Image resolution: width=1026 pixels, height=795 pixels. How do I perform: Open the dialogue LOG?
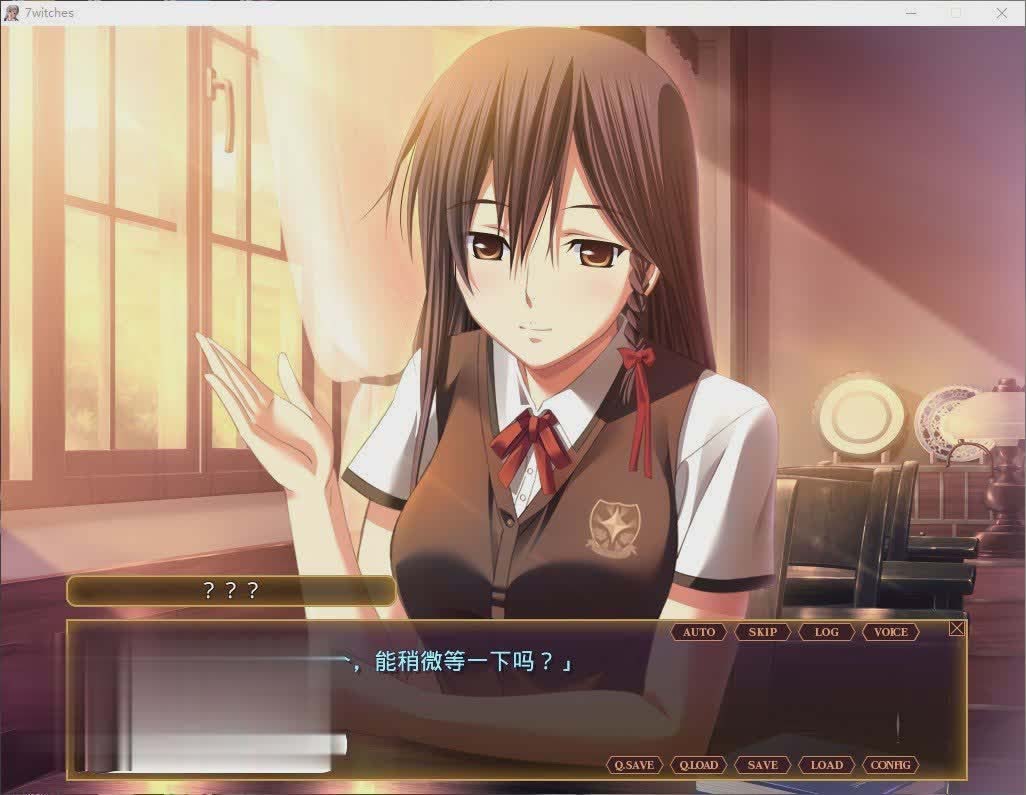click(827, 632)
